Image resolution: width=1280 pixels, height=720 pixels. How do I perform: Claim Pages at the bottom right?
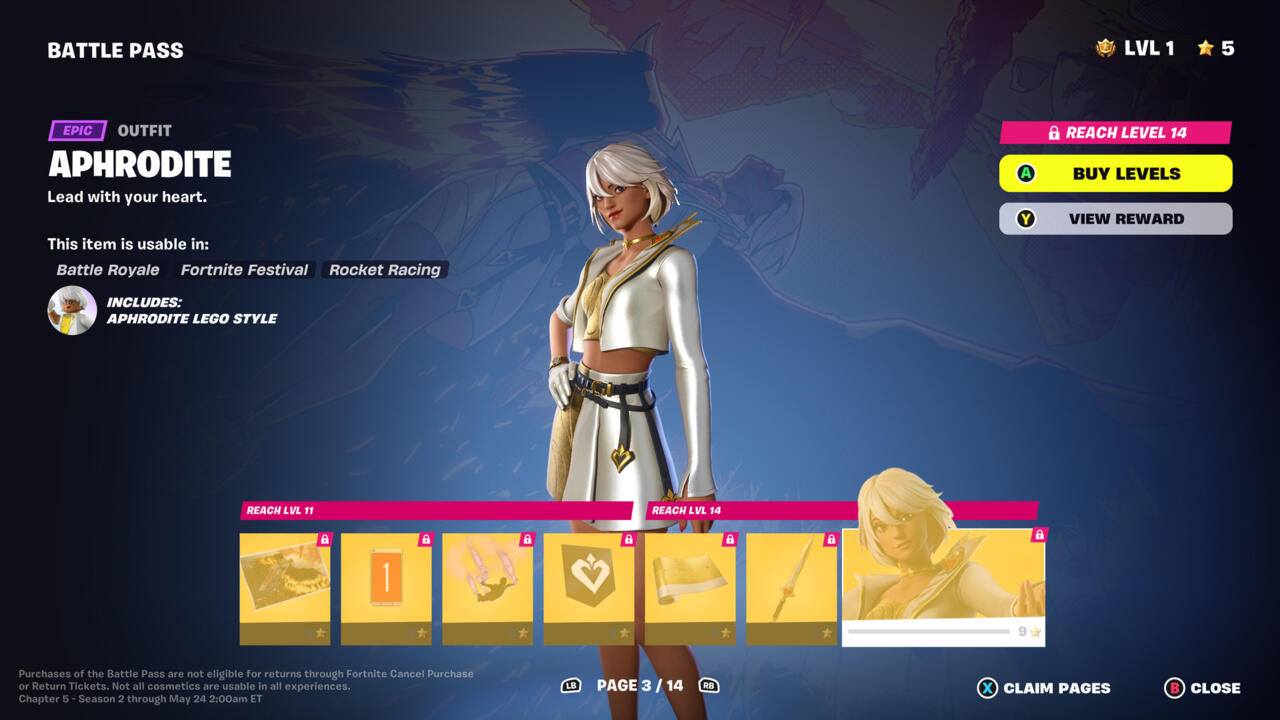tap(1044, 688)
